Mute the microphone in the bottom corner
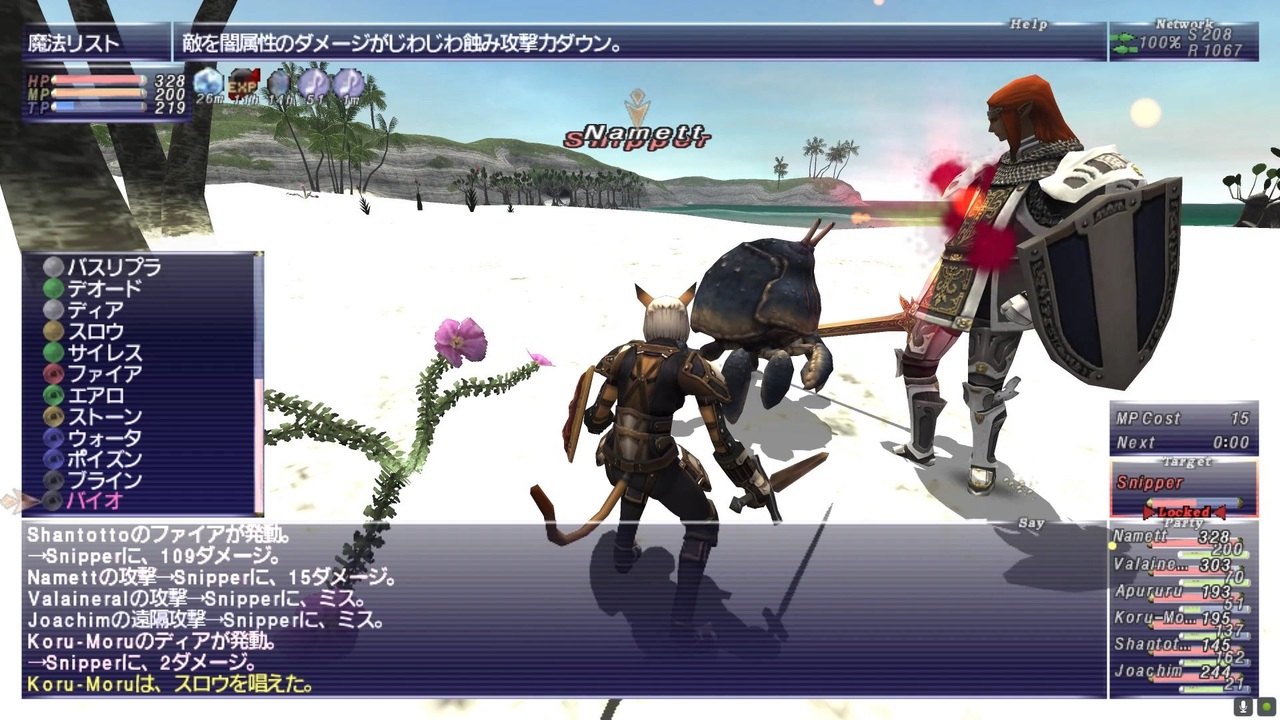1280x720 pixels. (x=1243, y=706)
